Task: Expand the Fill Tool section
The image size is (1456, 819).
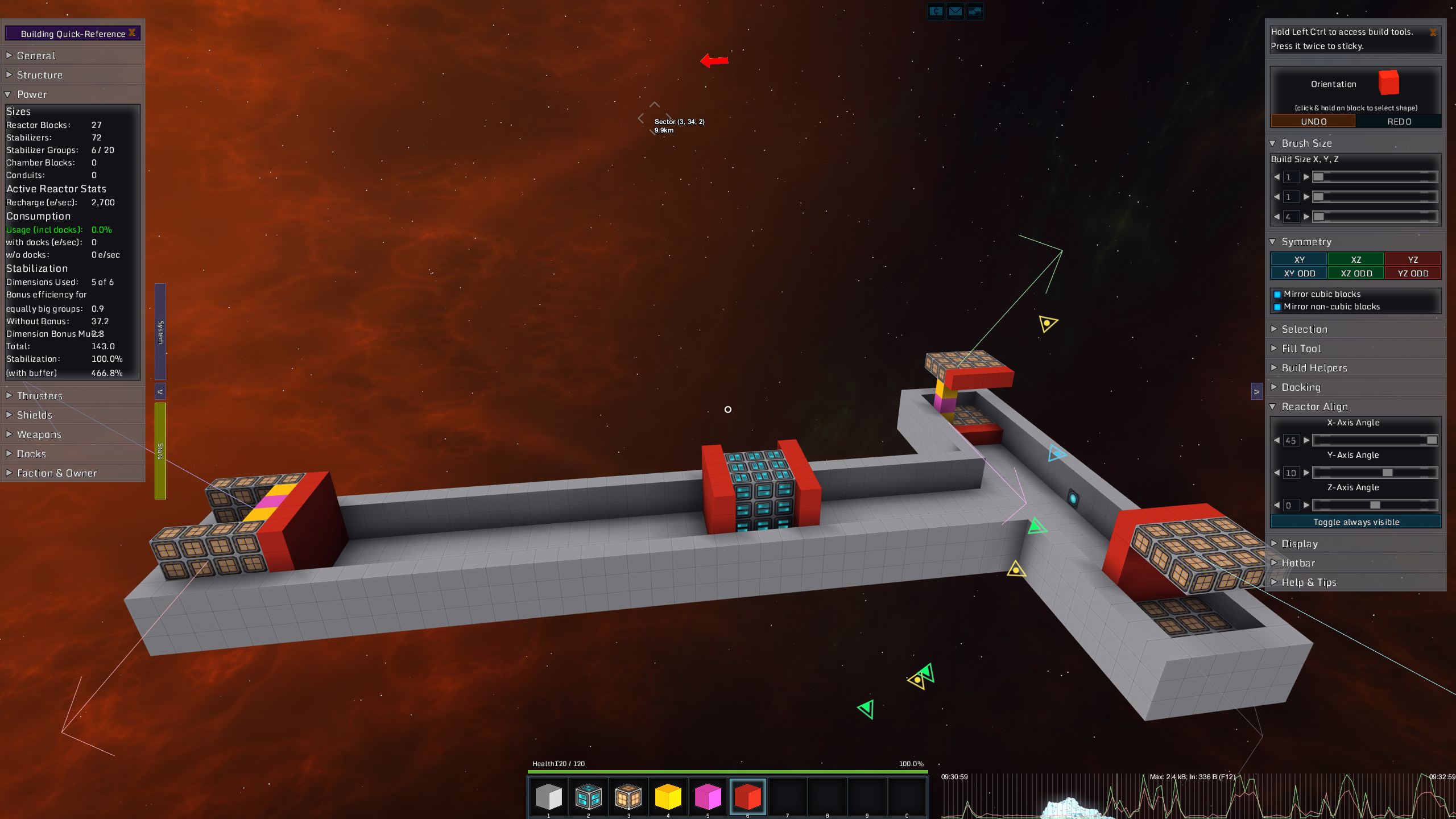Action: click(x=1301, y=349)
